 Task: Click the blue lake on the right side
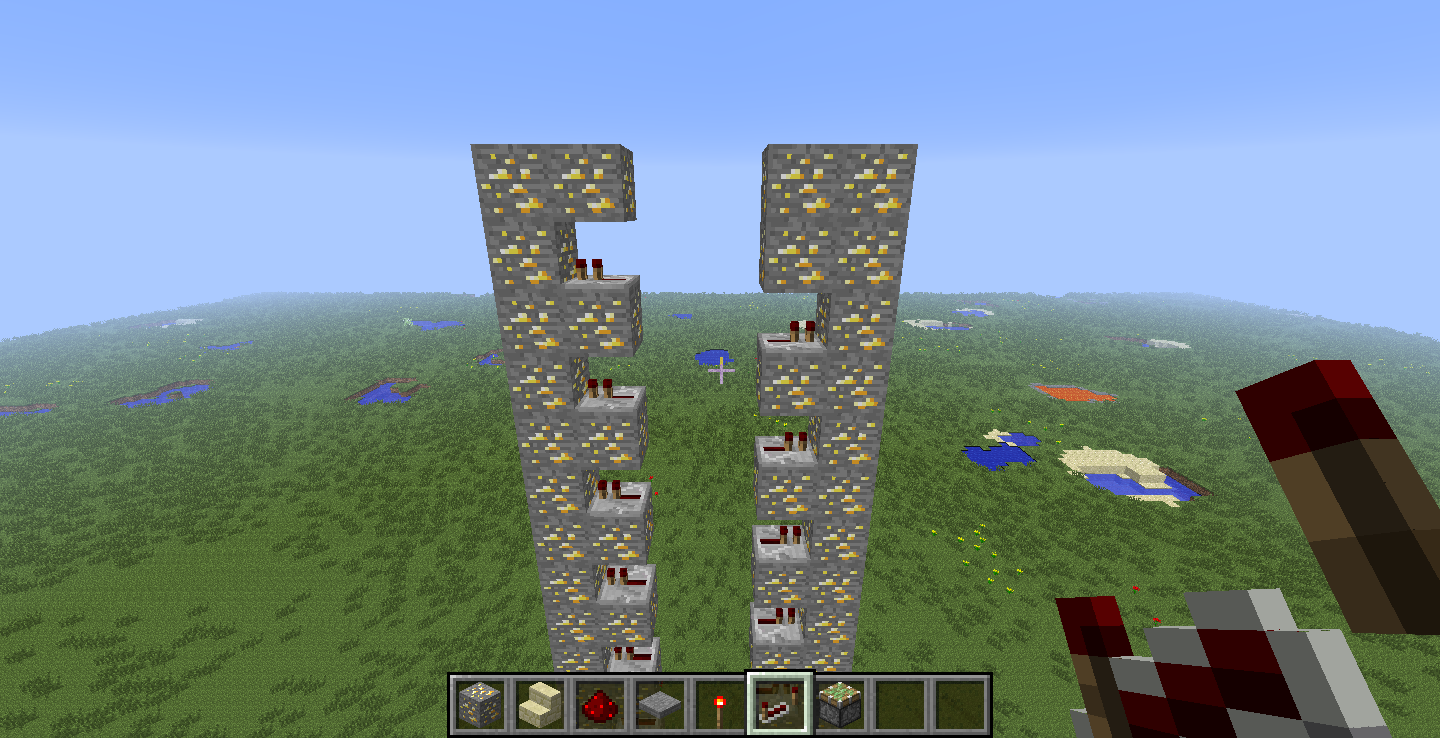click(1000, 453)
